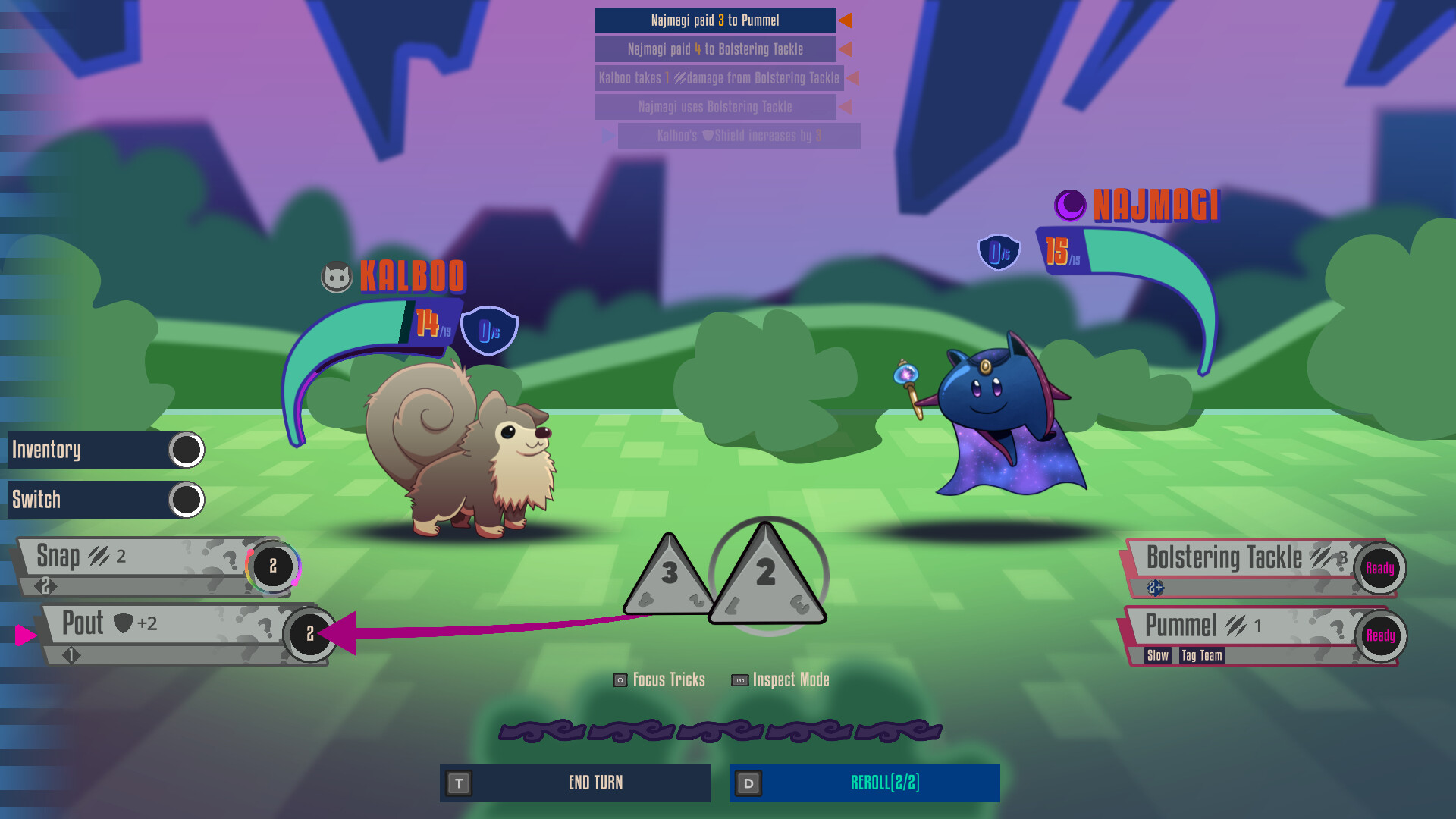Click REROLL to reroll the dice
1456x819 pixels.
[884, 783]
